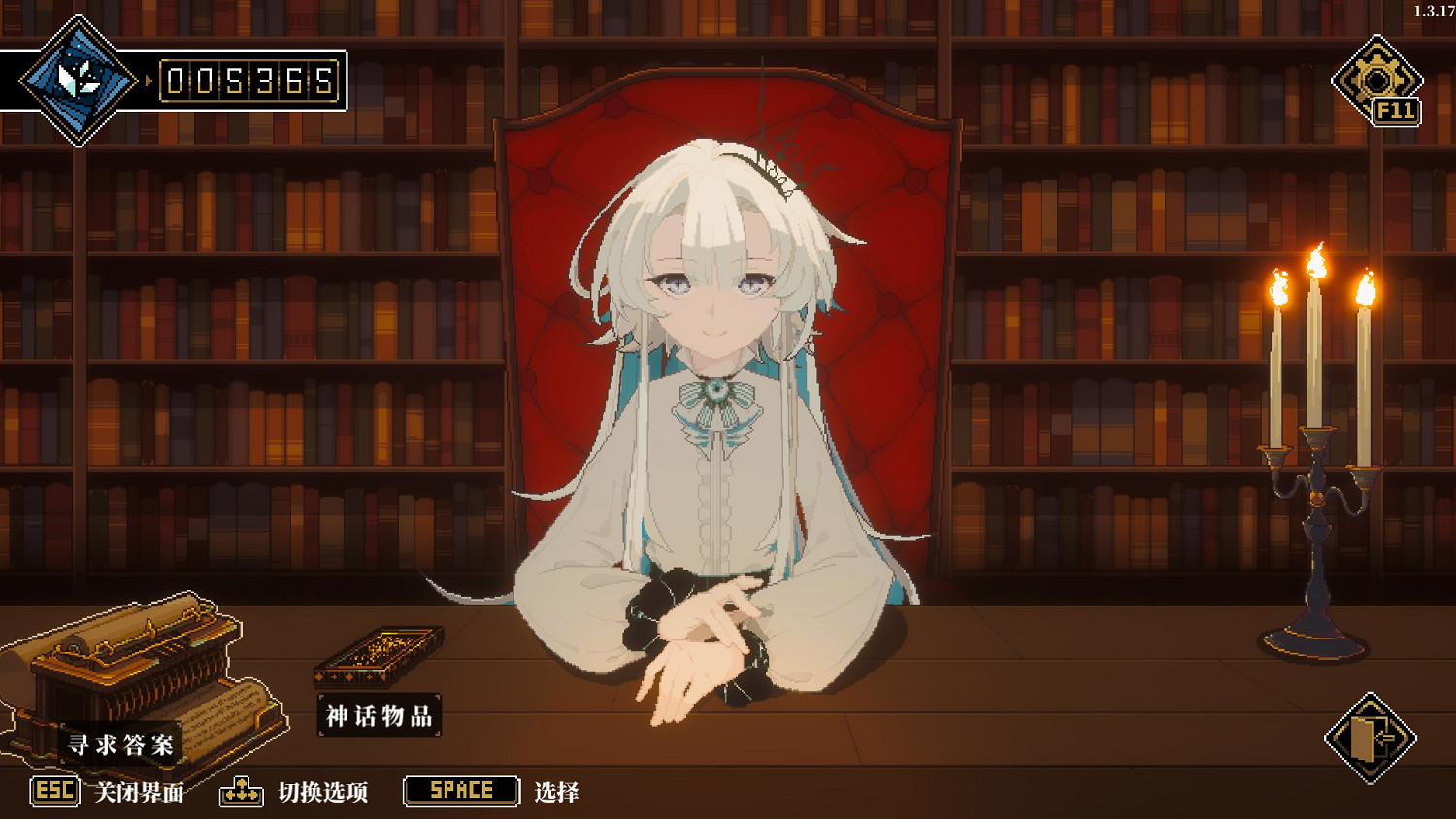This screenshot has height=819, width=1456.
Task: Expand the currency counter reading 005365
Action: click(249, 82)
